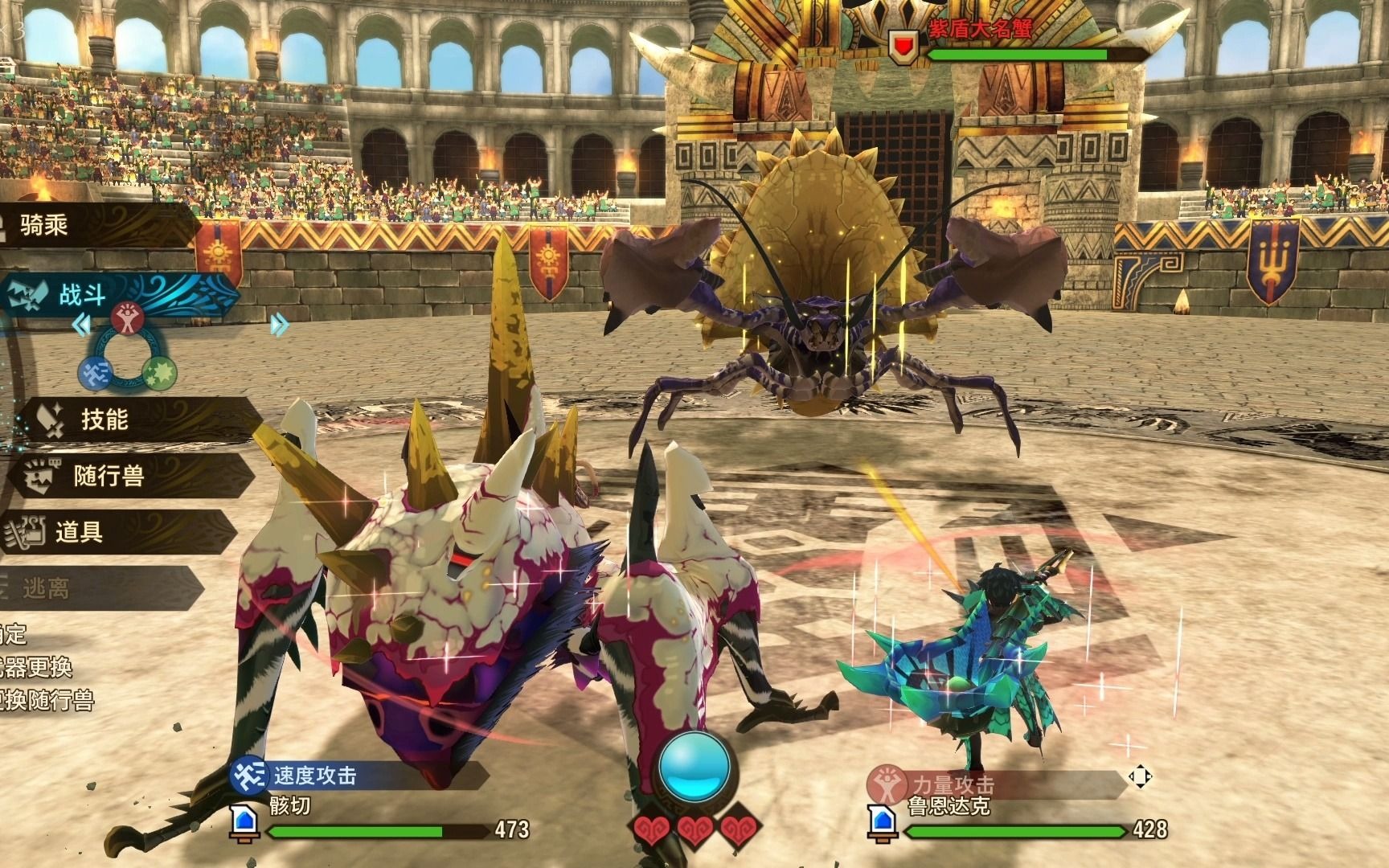
Task: Target the 紫盾大名蟹 enemy nameplate
Action: click(979, 31)
